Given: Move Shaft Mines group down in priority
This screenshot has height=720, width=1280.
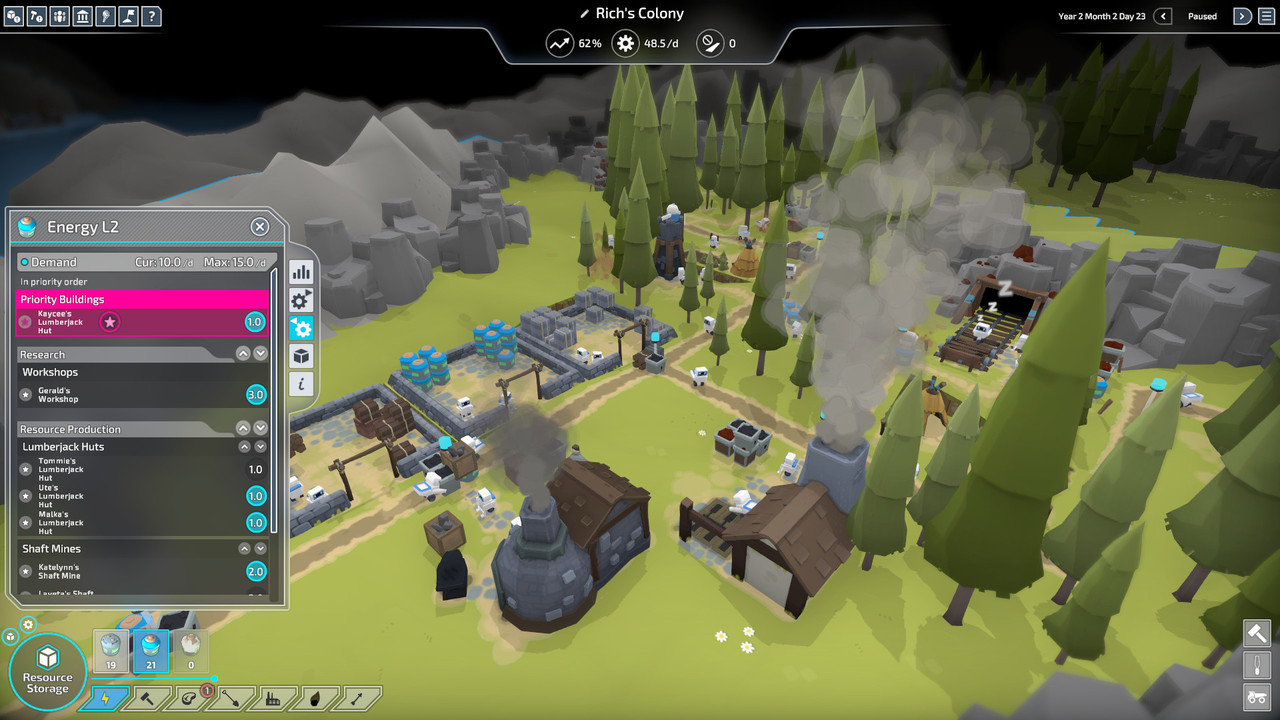Looking at the screenshot, I should [x=260, y=549].
